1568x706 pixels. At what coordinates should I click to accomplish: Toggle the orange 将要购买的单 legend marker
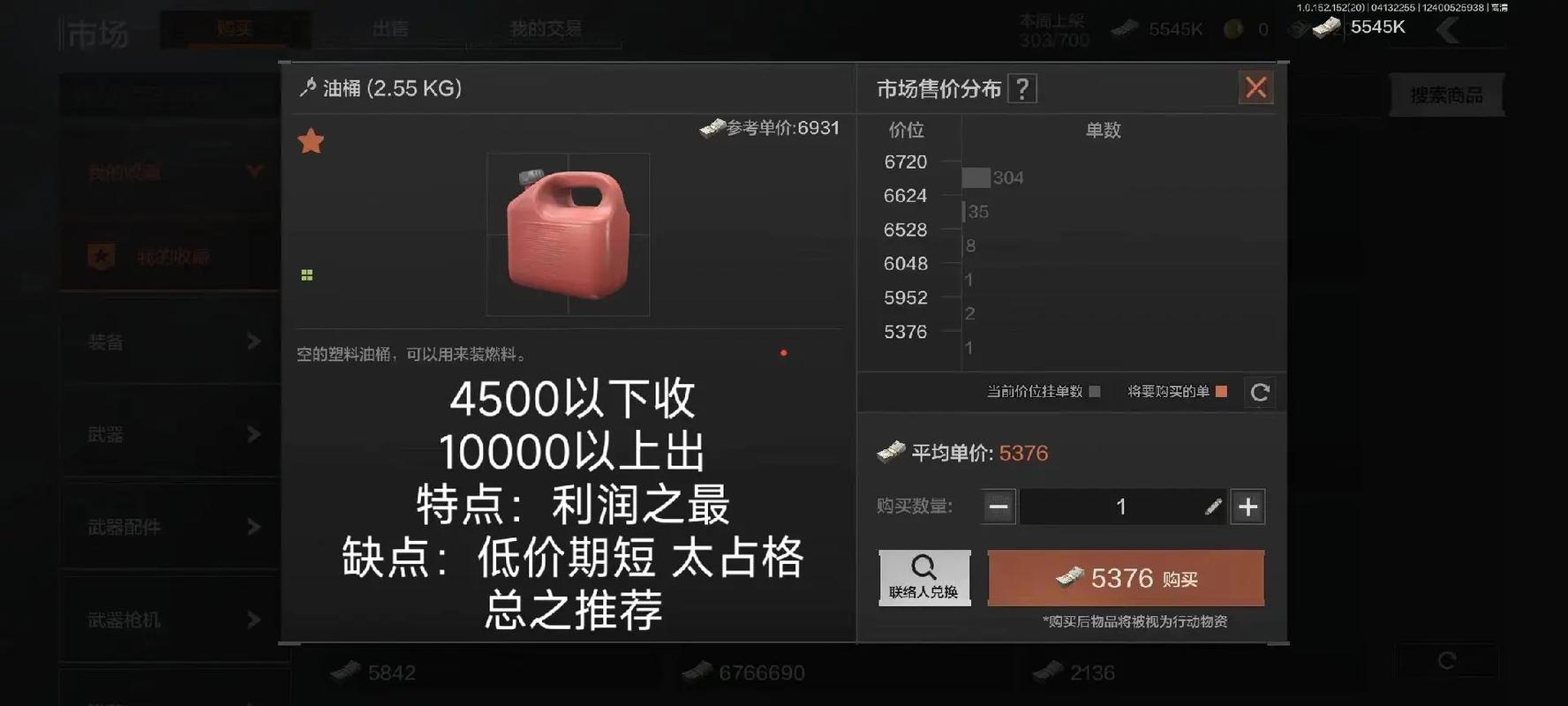coord(1223,392)
